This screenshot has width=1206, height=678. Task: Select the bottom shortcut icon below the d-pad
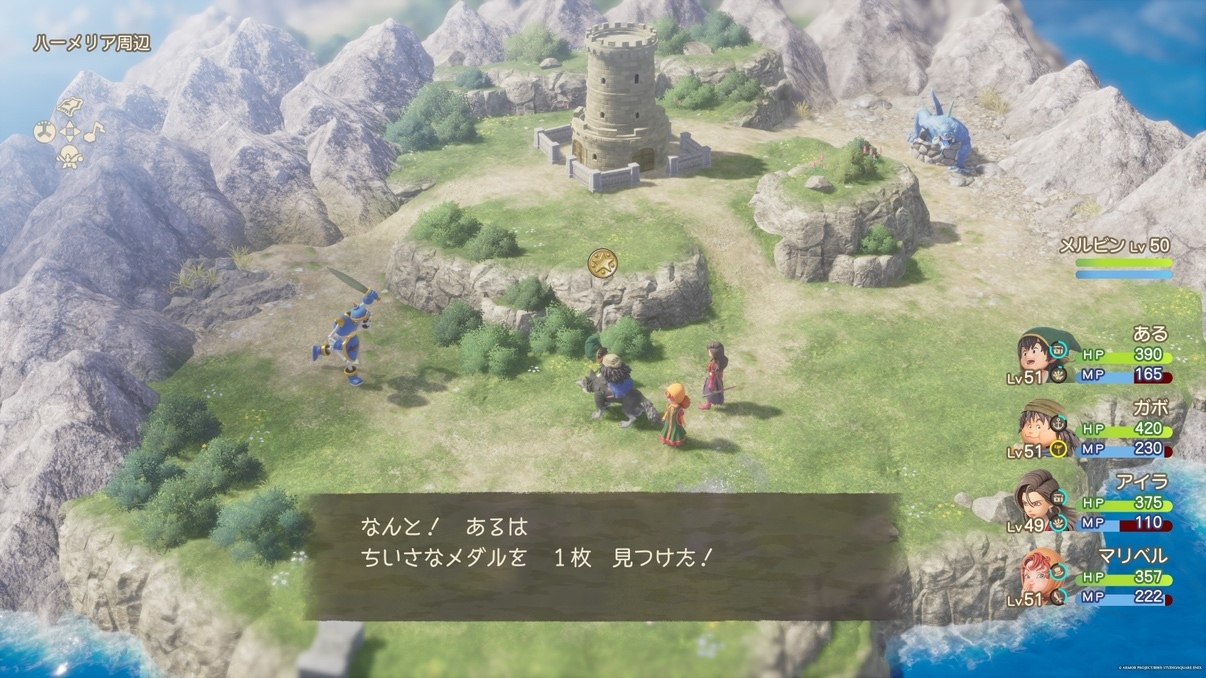click(69, 157)
